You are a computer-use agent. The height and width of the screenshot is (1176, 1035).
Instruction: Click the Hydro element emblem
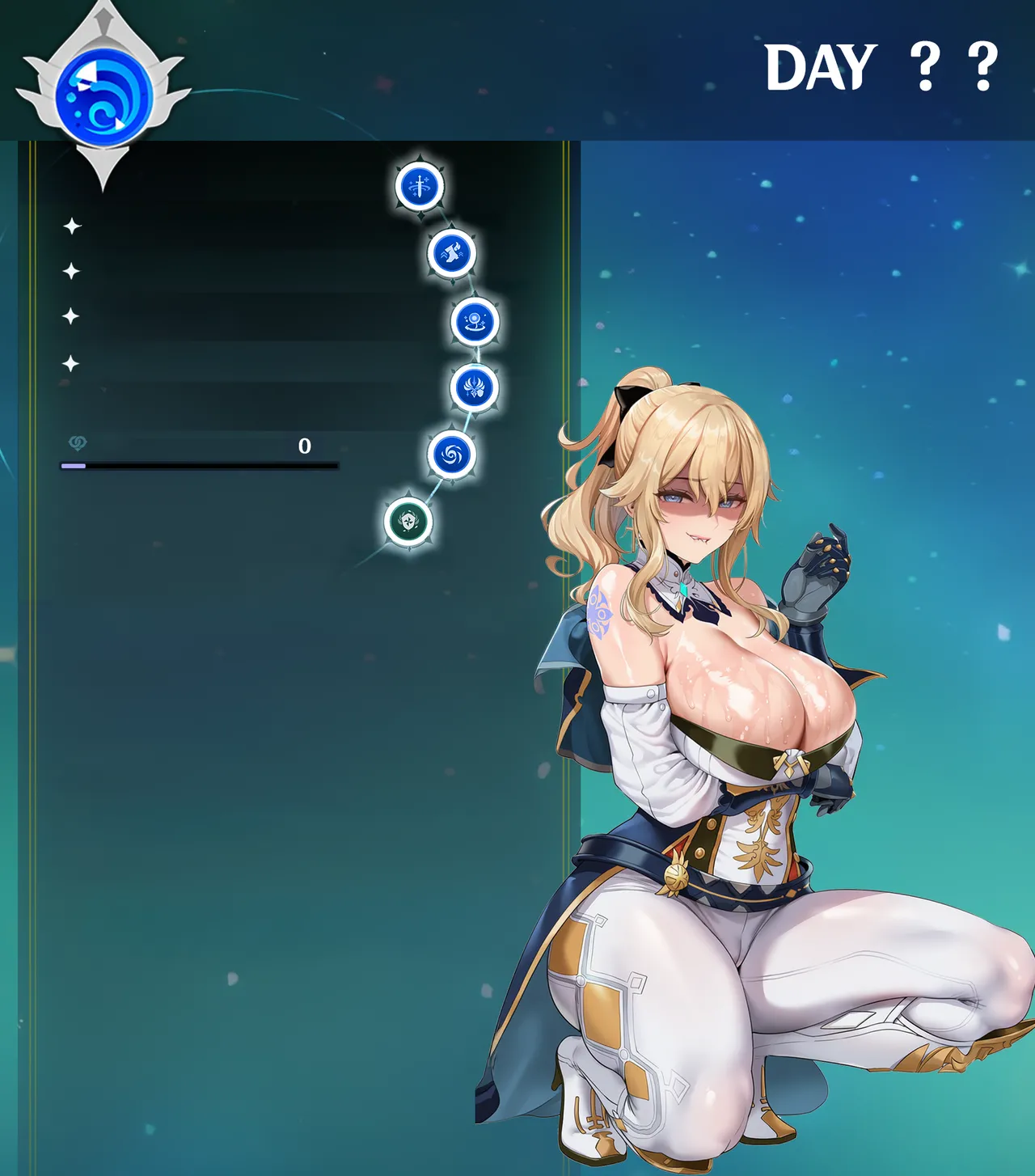click(x=104, y=96)
